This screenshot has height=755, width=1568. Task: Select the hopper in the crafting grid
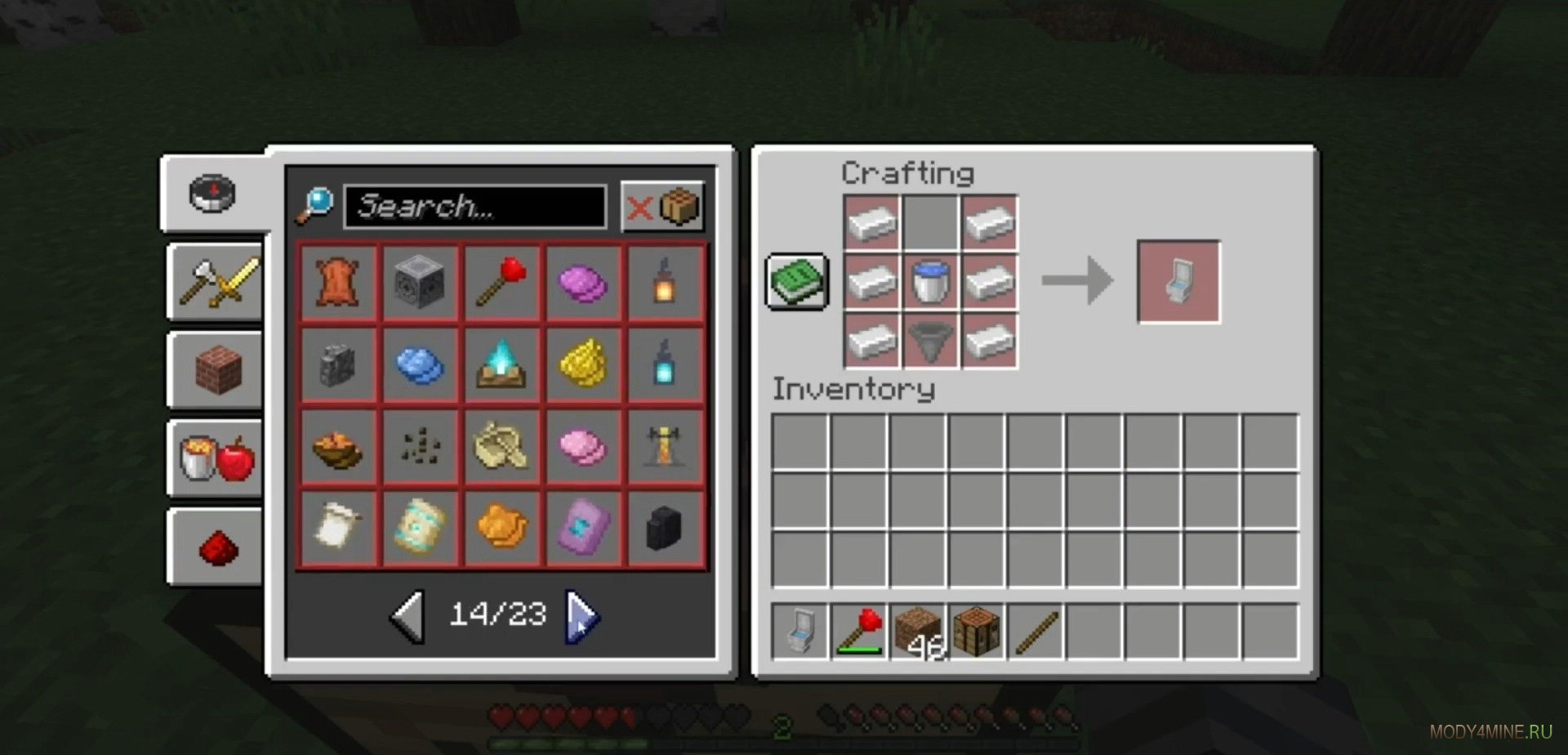click(x=930, y=341)
